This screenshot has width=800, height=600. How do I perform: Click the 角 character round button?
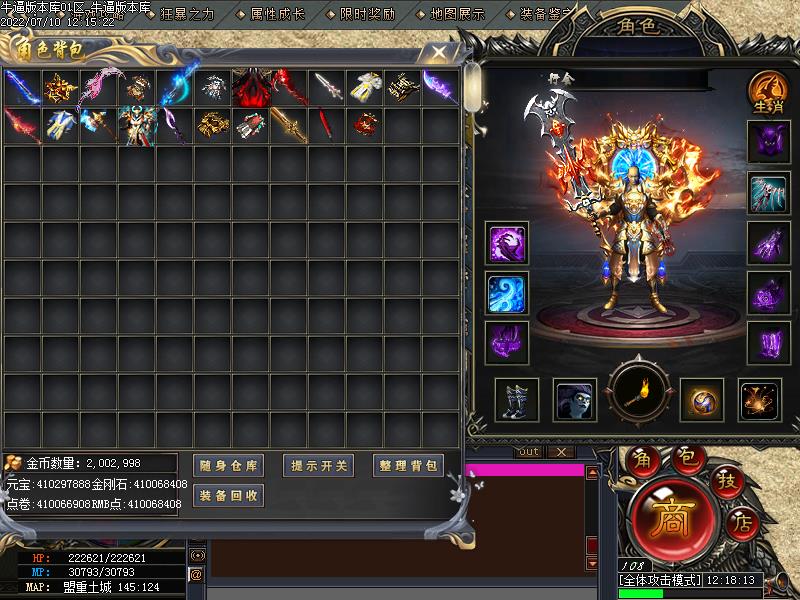(x=641, y=459)
